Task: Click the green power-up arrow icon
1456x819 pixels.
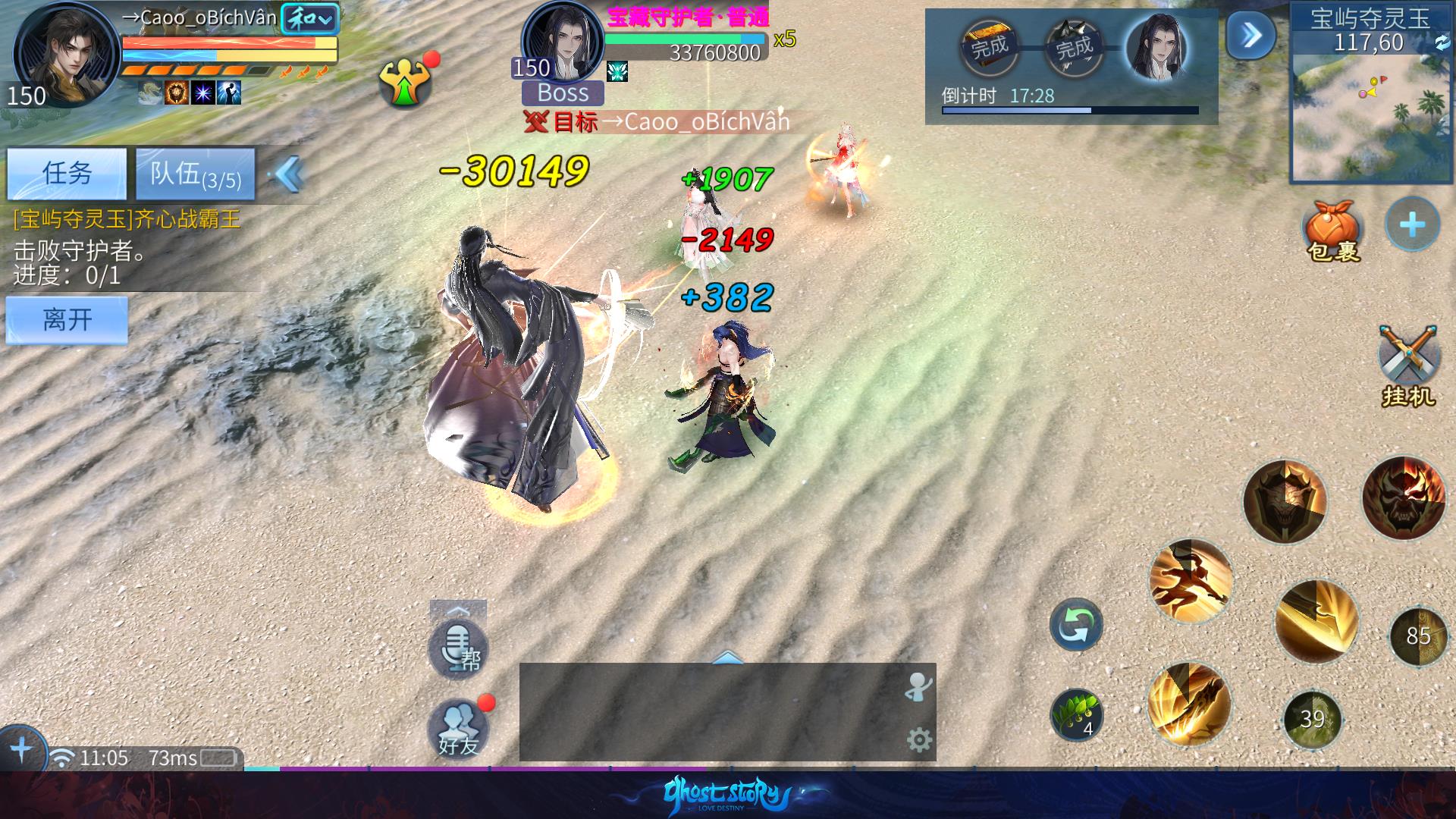Action: (x=405, y=82)
